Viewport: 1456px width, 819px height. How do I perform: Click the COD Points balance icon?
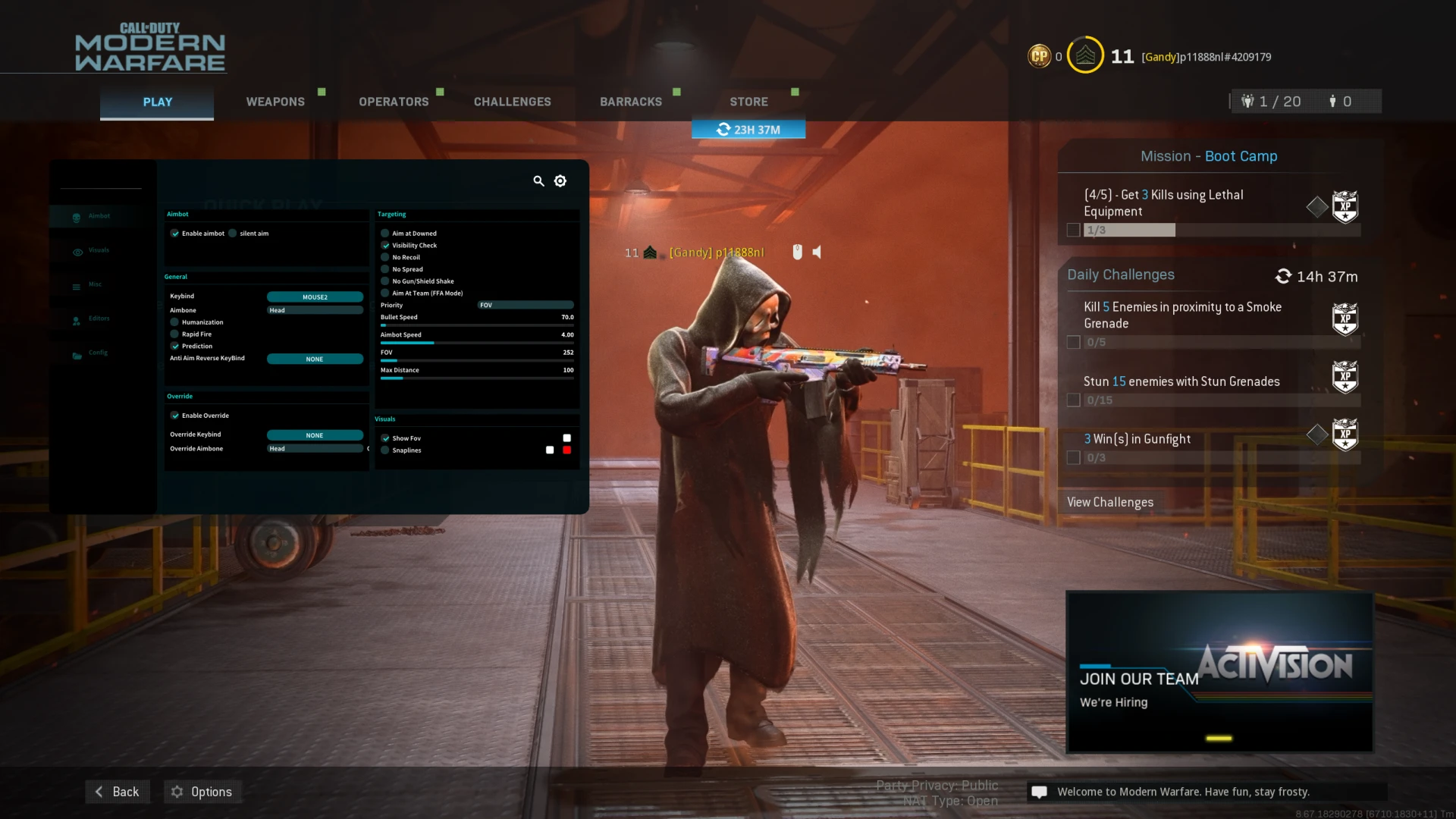click(x=1039, y=56)
